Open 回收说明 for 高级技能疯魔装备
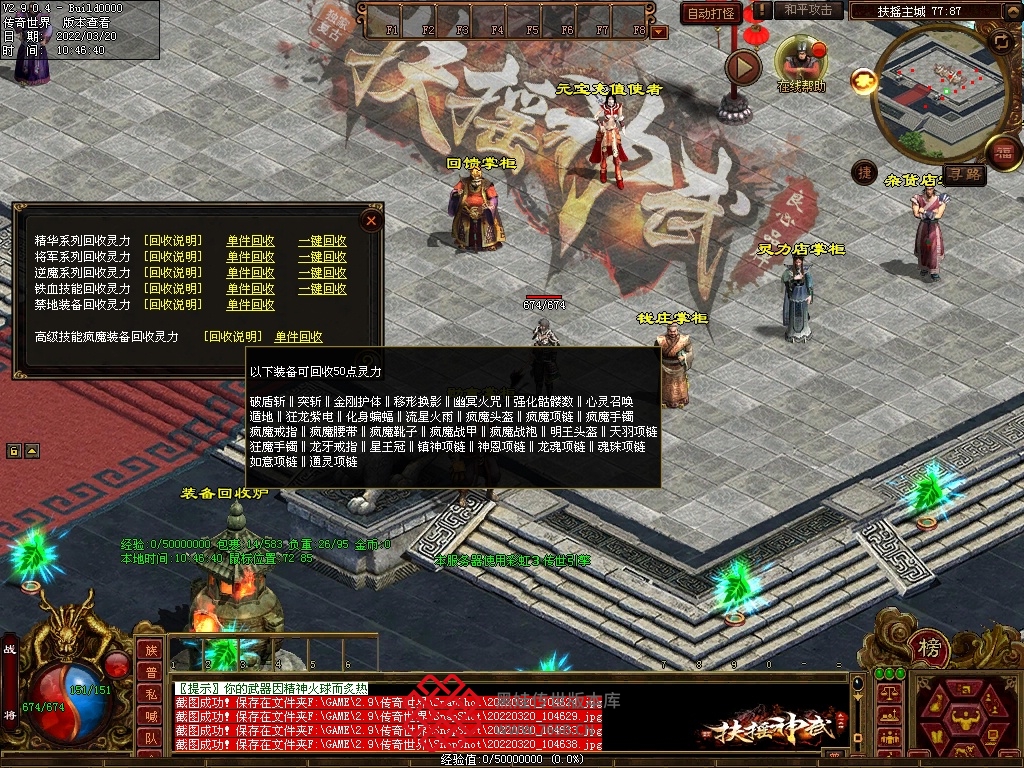This screenshot has height=768, width=1024. coord(232,337)
